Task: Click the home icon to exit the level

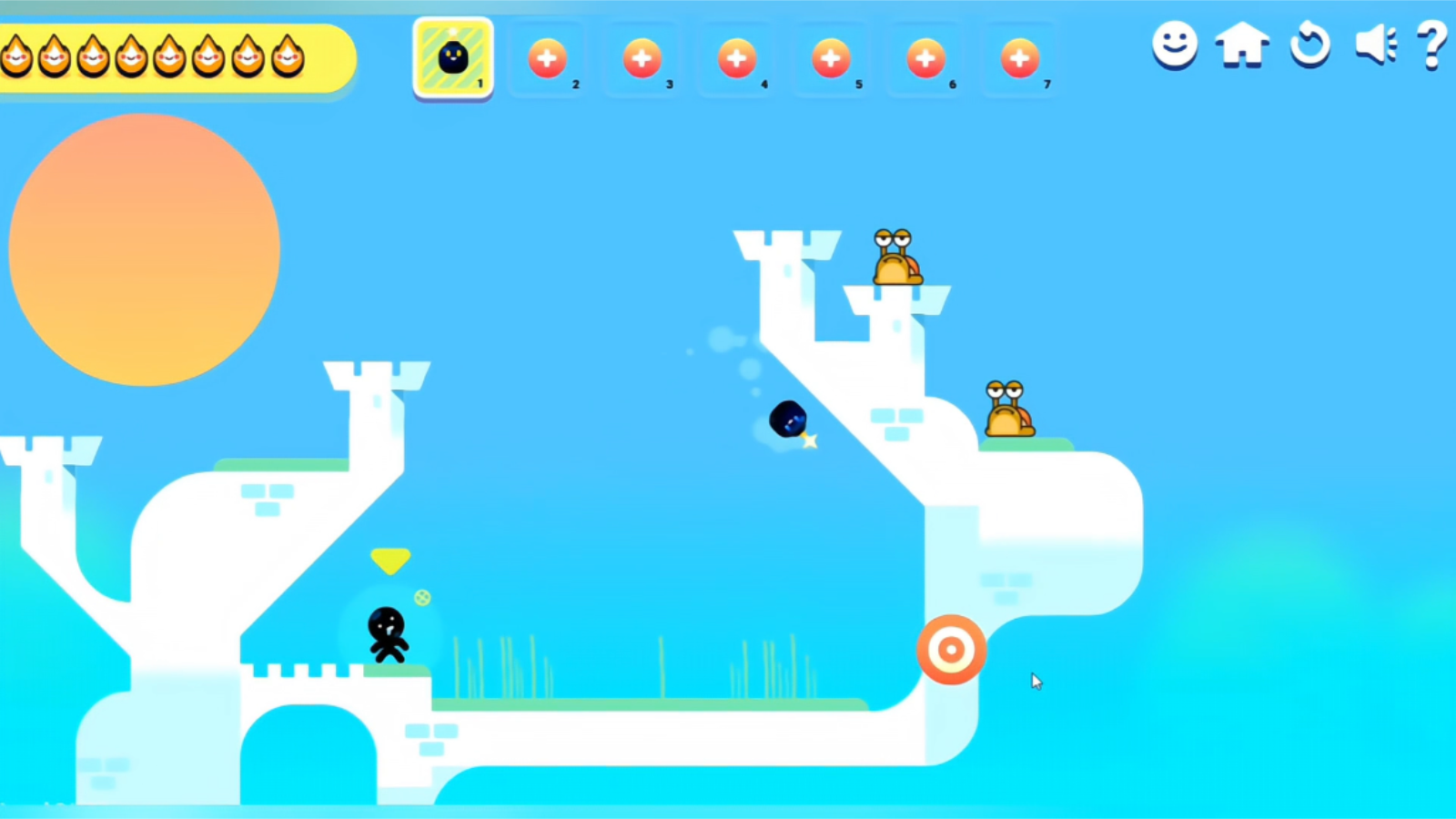Action: click(x=1242, y=47)
